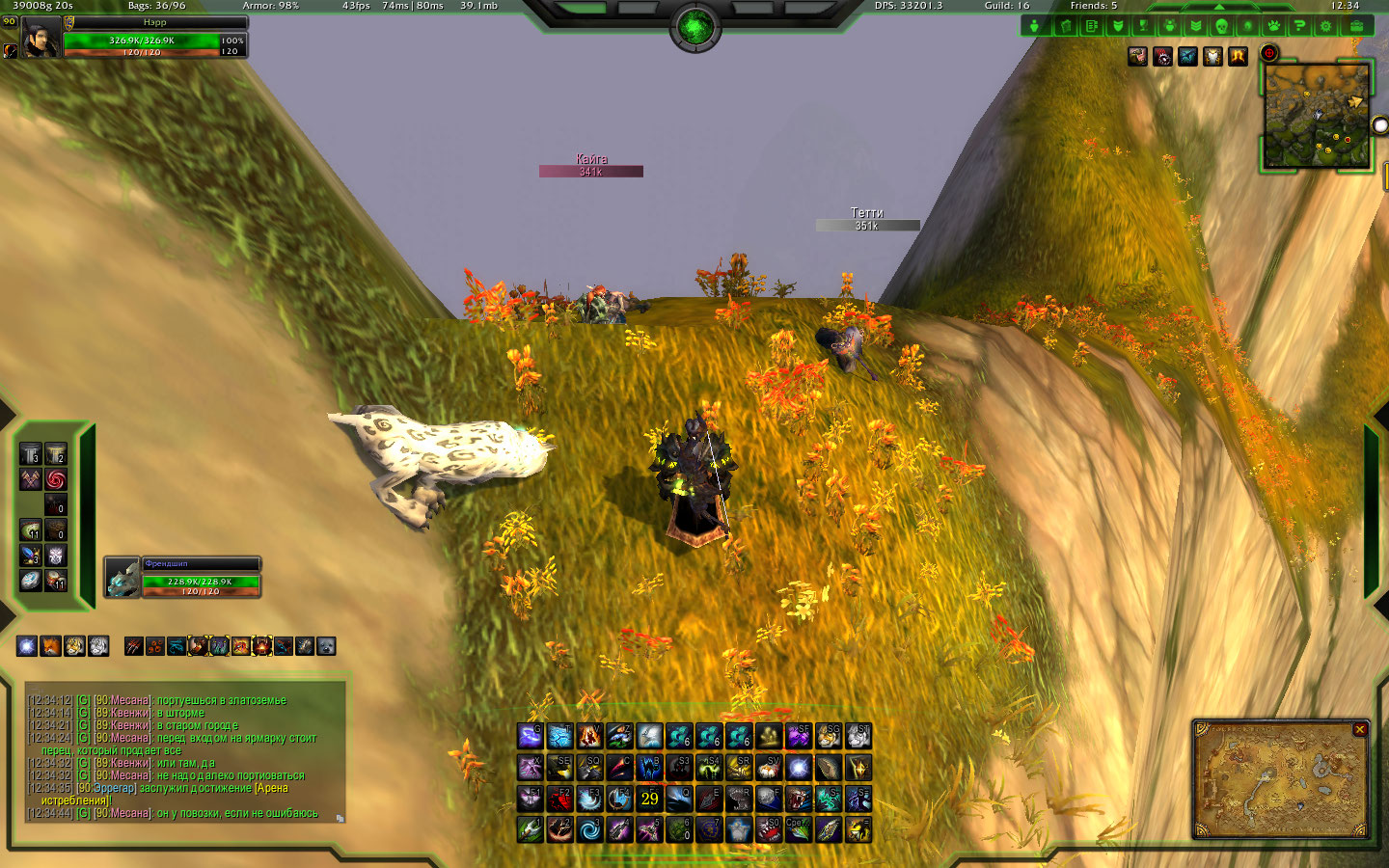Activate the red splatter ability on F2
This screenshot has height=868, width=1389.
tap(559, 799)
